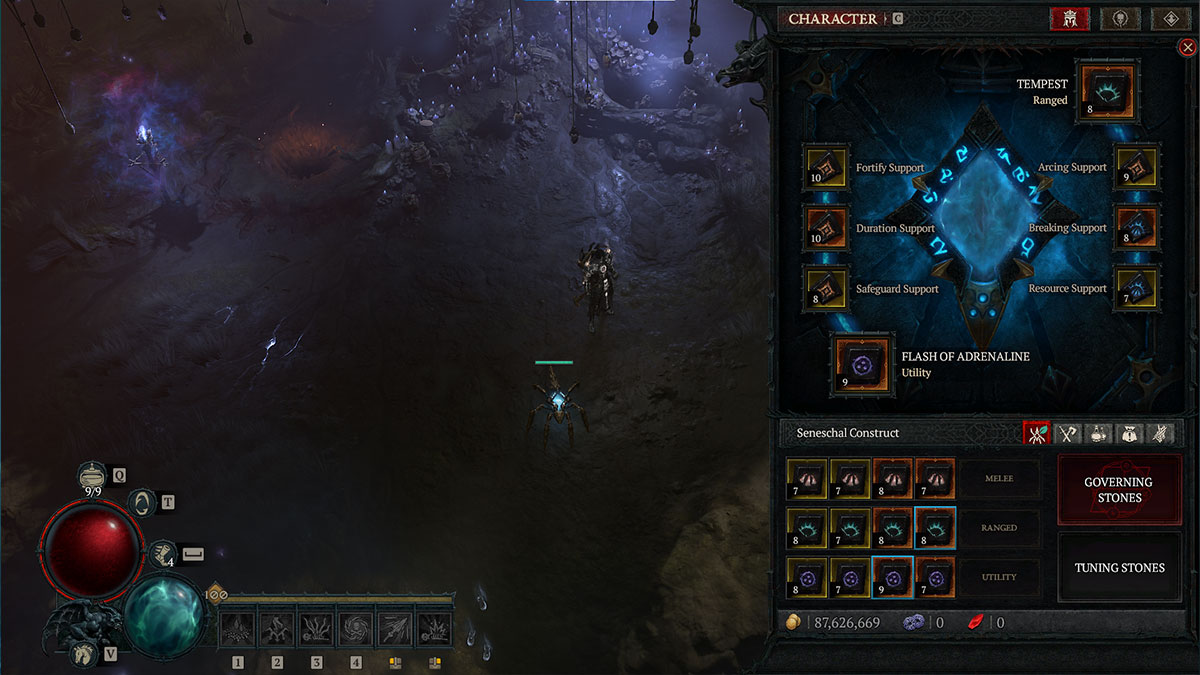Switch to Tuning Stones

pos(1119,567)
